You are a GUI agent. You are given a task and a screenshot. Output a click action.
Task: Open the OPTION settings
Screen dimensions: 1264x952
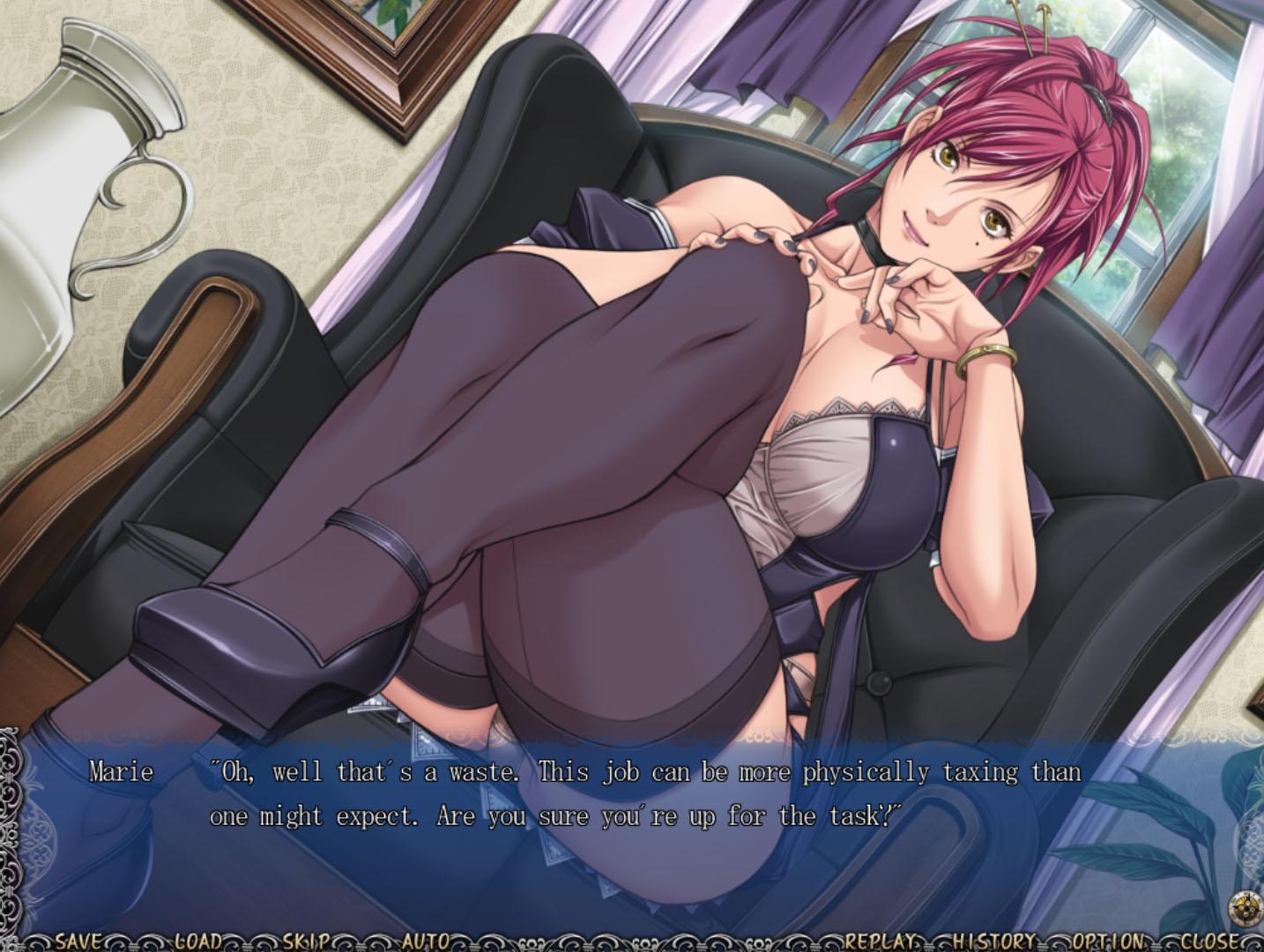(1109, 941)
